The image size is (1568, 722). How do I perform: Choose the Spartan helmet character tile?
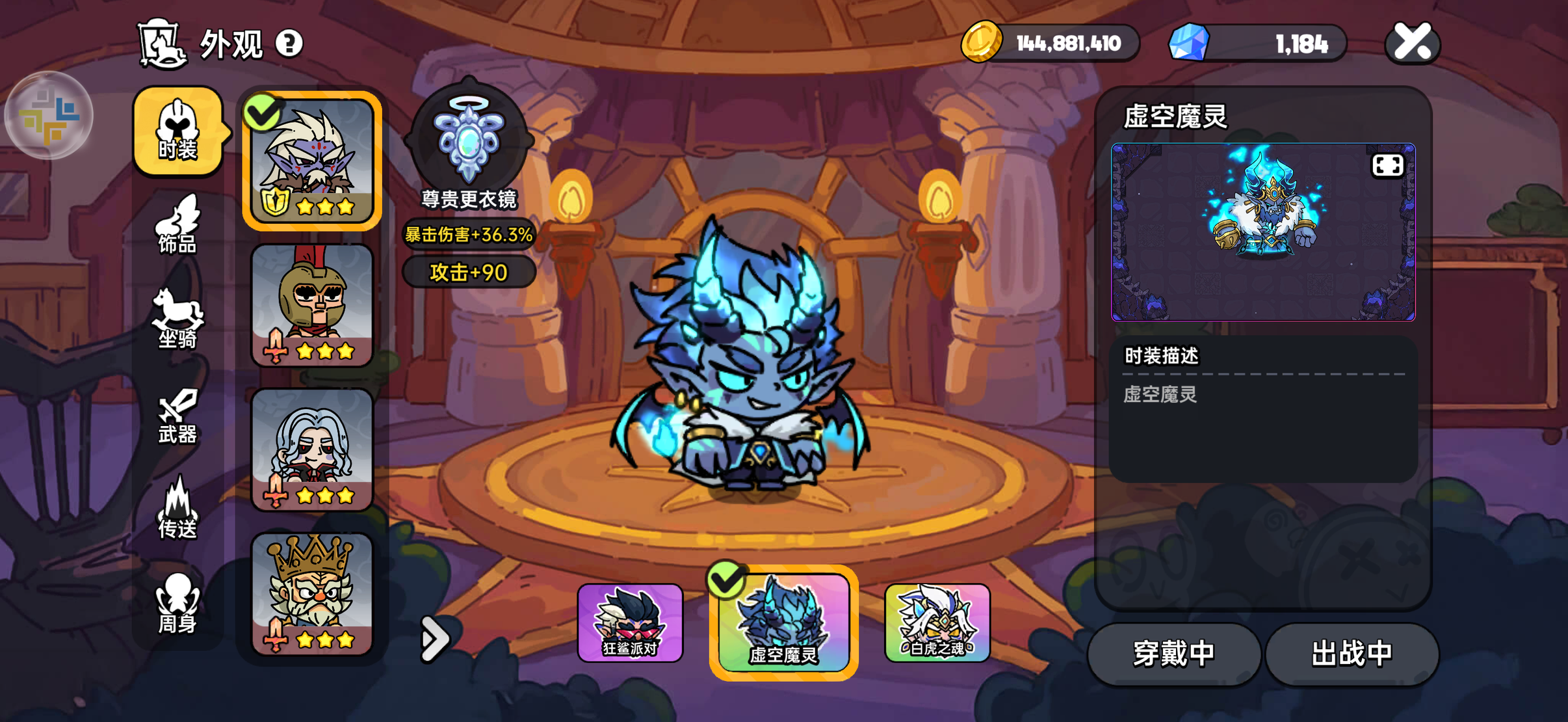(x=312, y=305)
